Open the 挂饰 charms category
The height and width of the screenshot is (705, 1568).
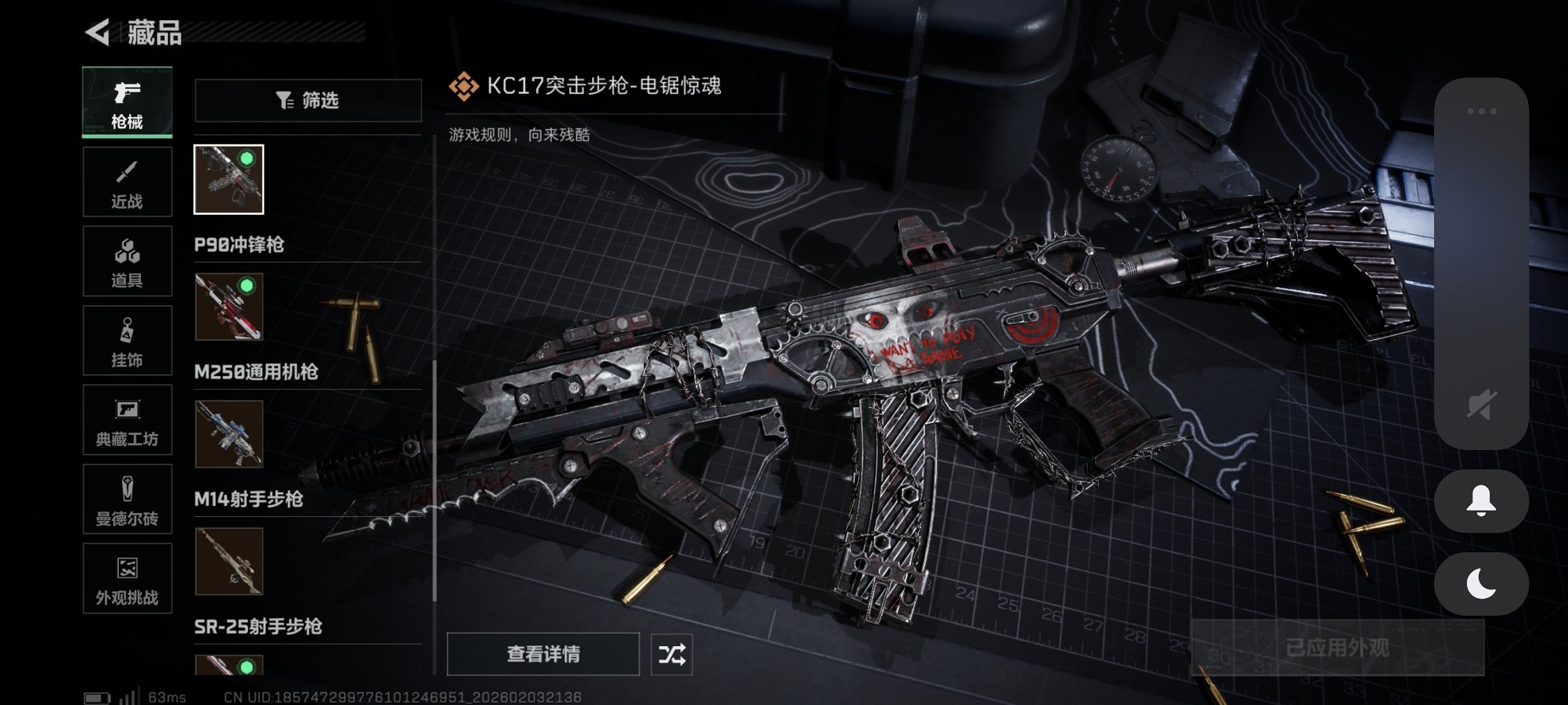tap(127, 340)
